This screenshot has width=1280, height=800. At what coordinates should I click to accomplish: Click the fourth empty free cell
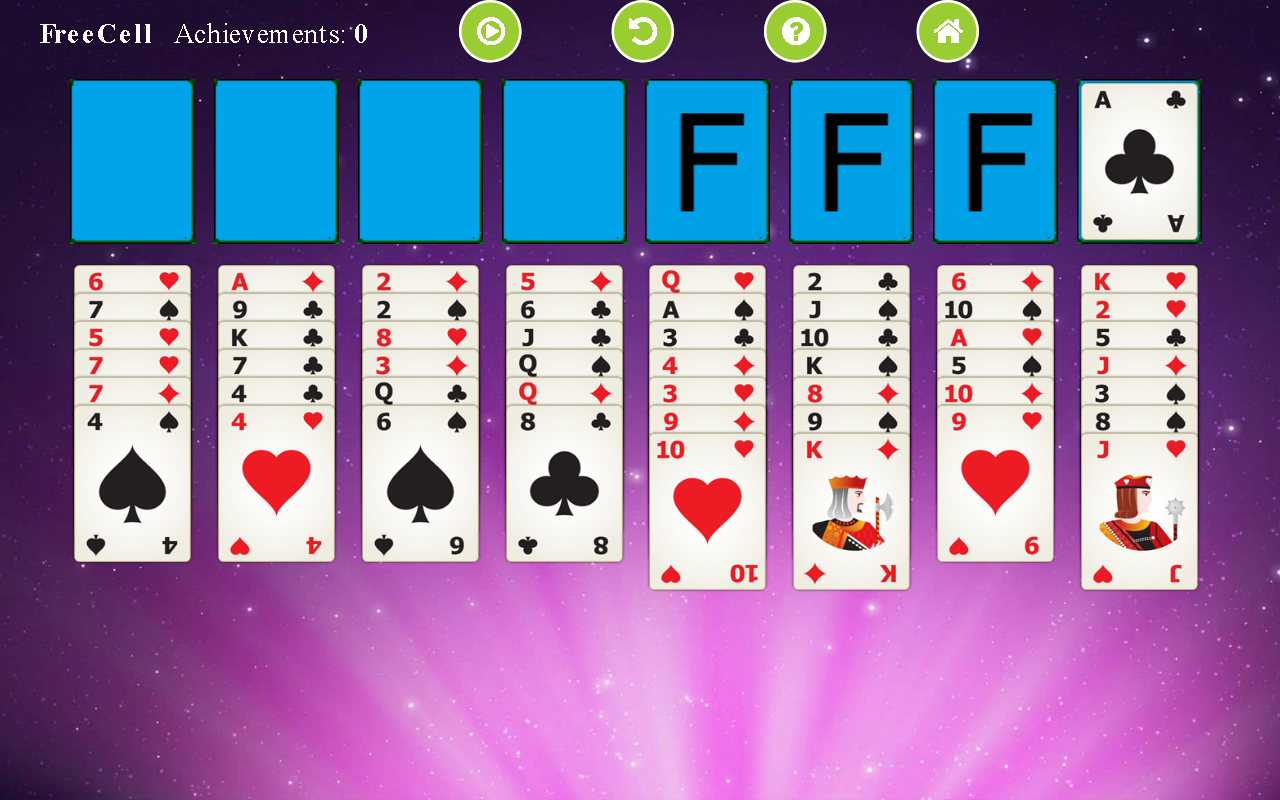pyautogui.click(x=563, y=160)
